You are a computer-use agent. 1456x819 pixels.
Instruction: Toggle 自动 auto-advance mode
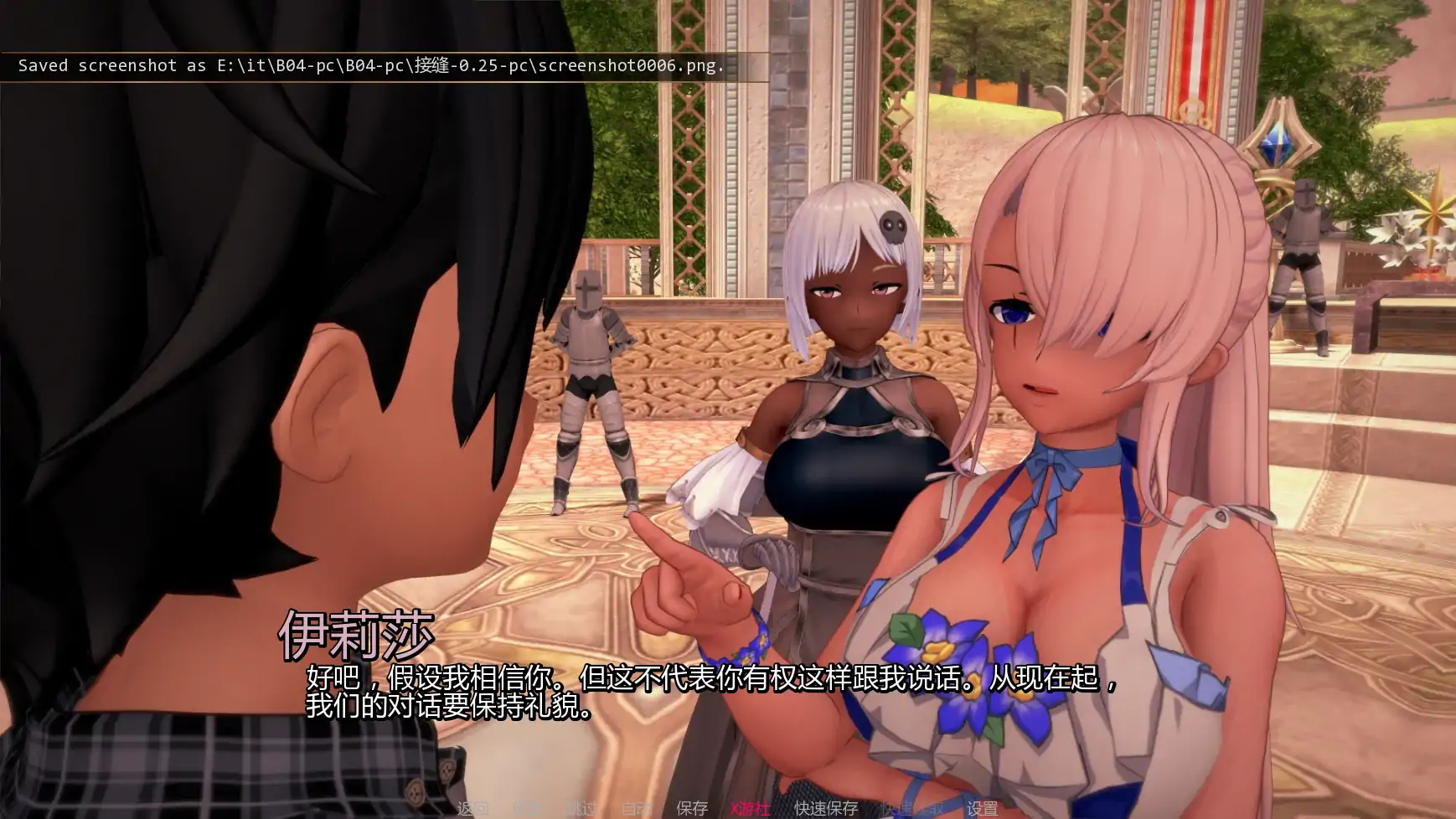coord(636,808)
